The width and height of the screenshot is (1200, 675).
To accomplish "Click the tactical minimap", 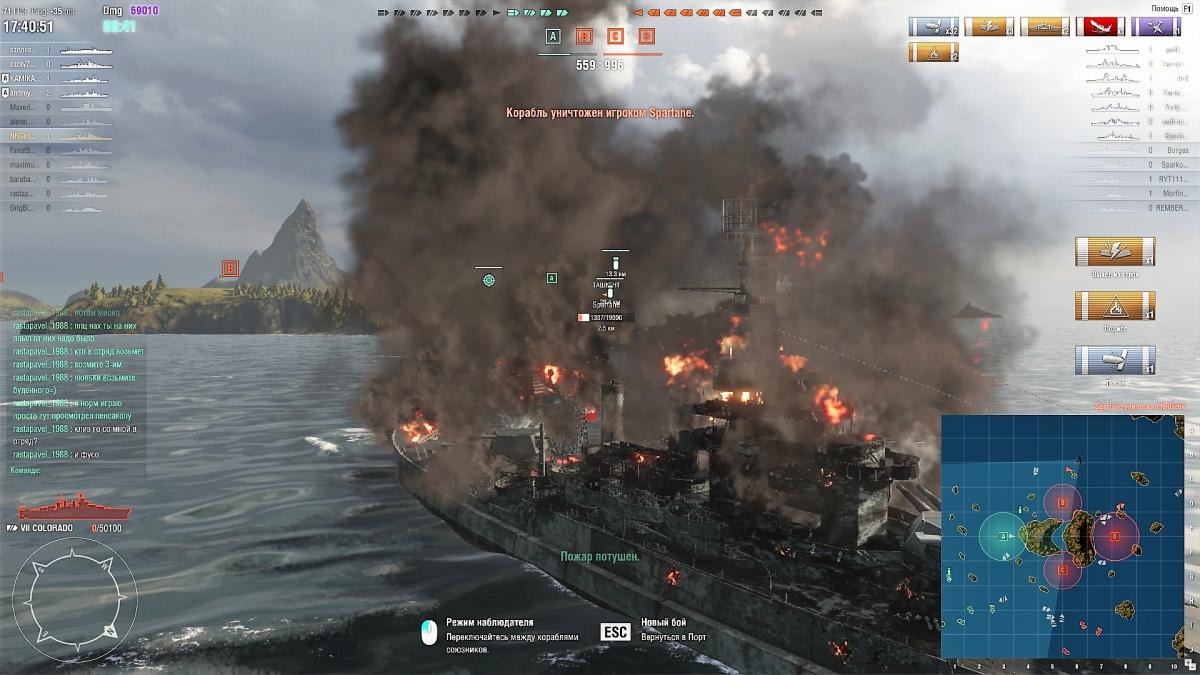I will tap(1065, 538).
